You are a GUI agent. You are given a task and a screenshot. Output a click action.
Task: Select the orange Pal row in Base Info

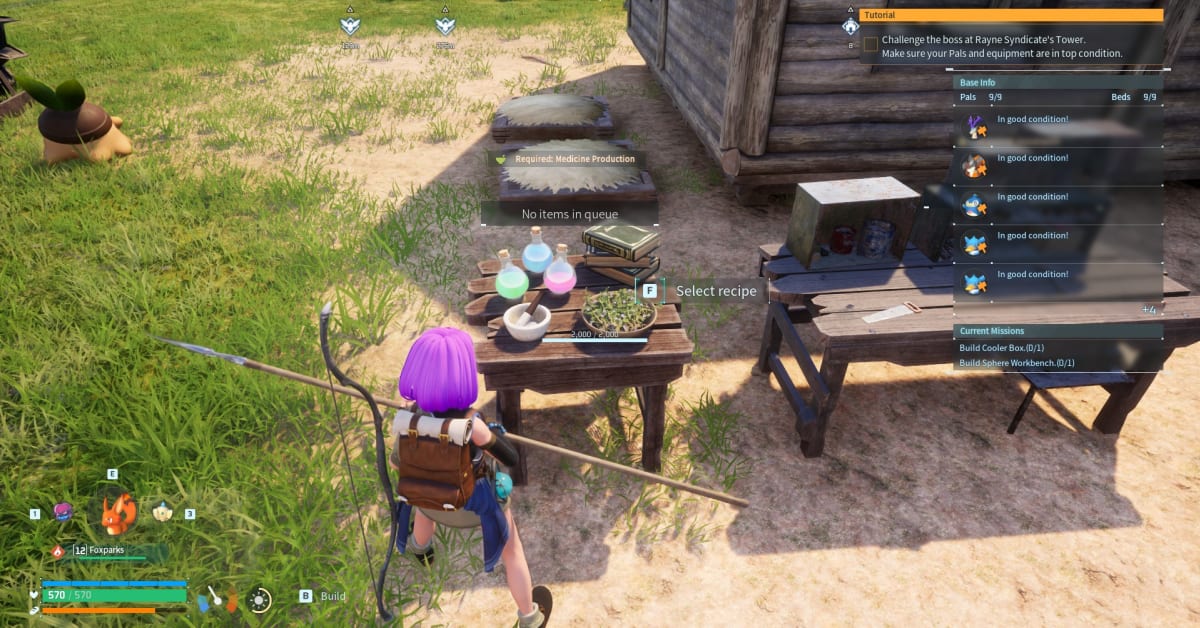pyautogui.click(x=974, y=165)
